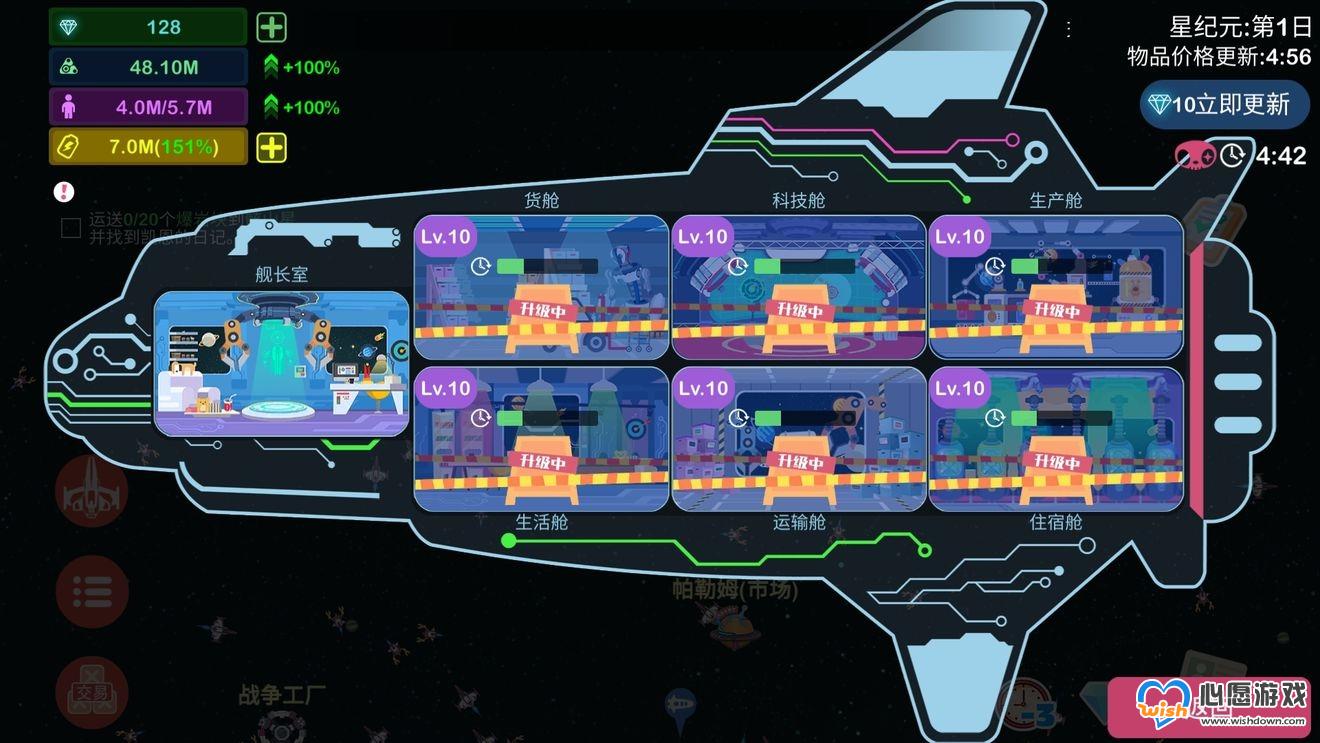Click the pink skull pirate icon
Image resolution: width=1320 pixels, height=743 pixels.
coord(1195,156)
